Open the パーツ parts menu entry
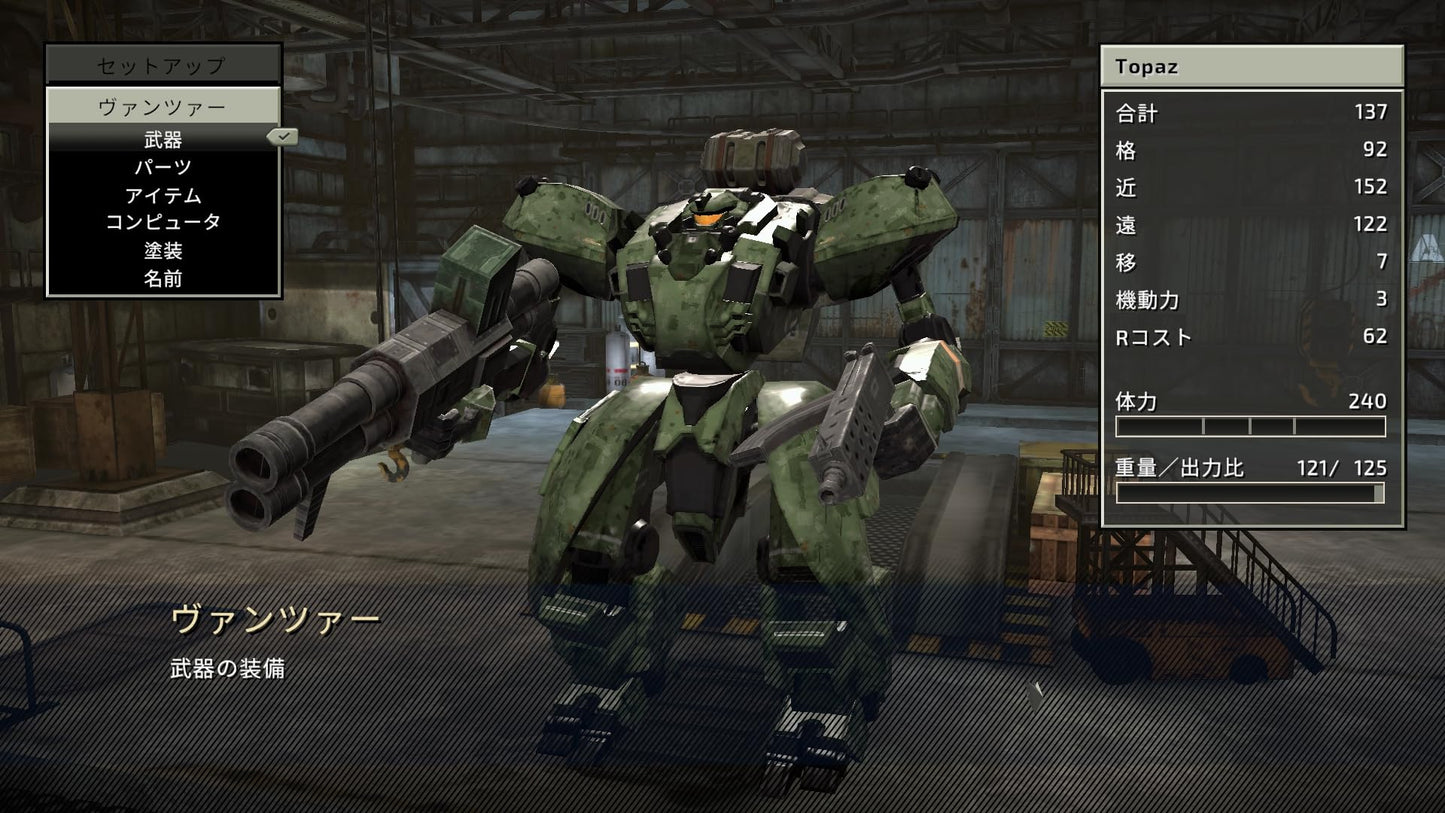 point(163,168)
